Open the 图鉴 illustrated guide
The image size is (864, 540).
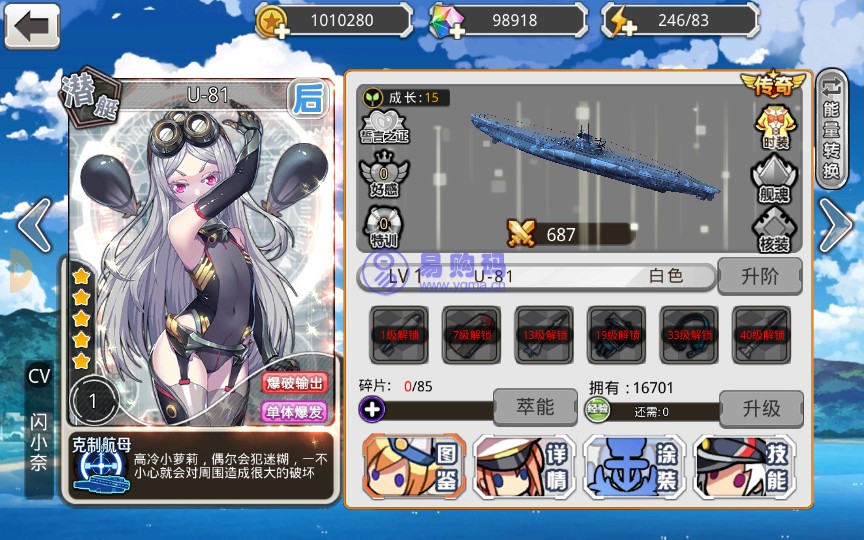tap(413, 467)
